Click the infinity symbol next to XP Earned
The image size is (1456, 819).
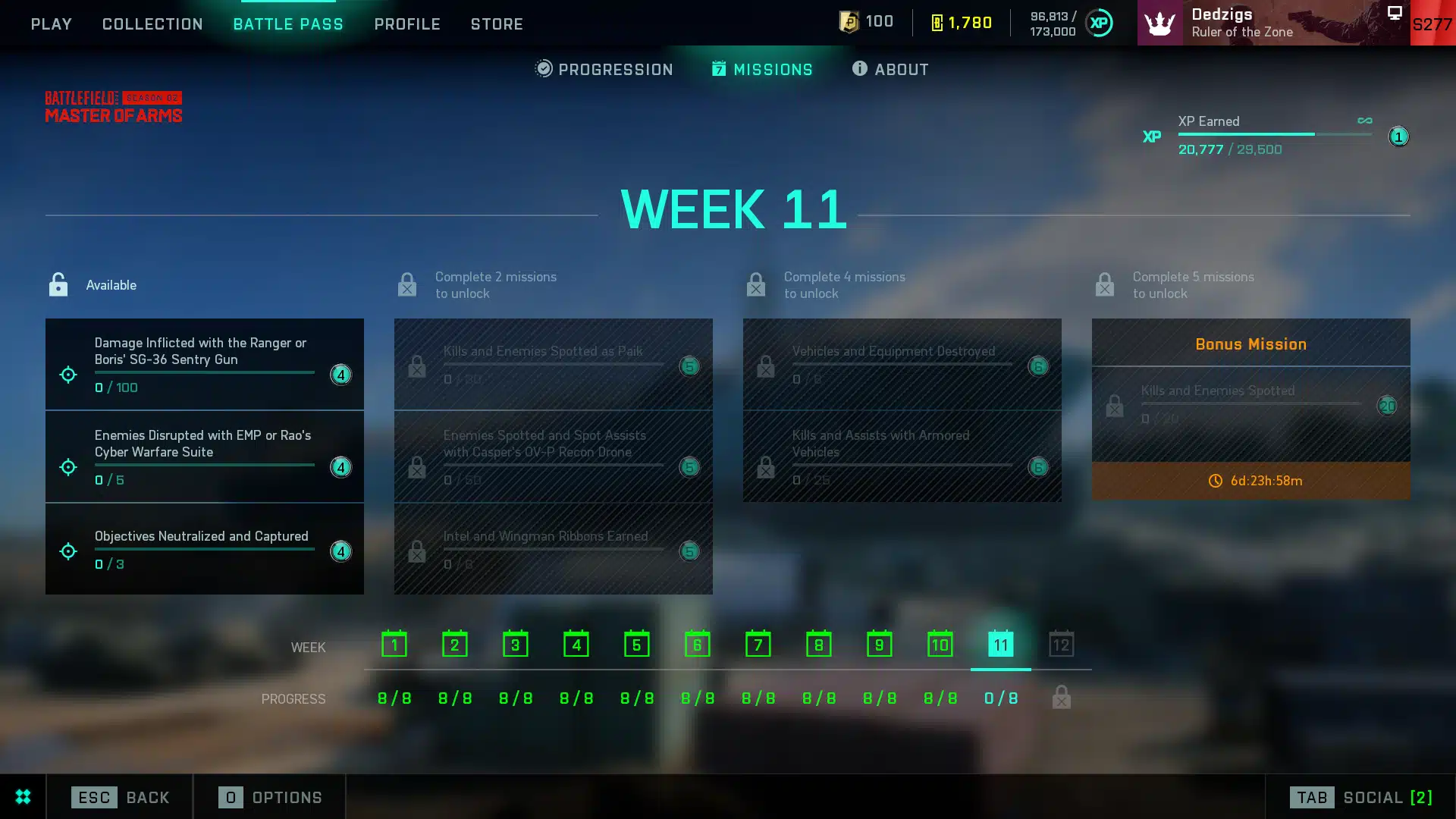click(1364, 120)
